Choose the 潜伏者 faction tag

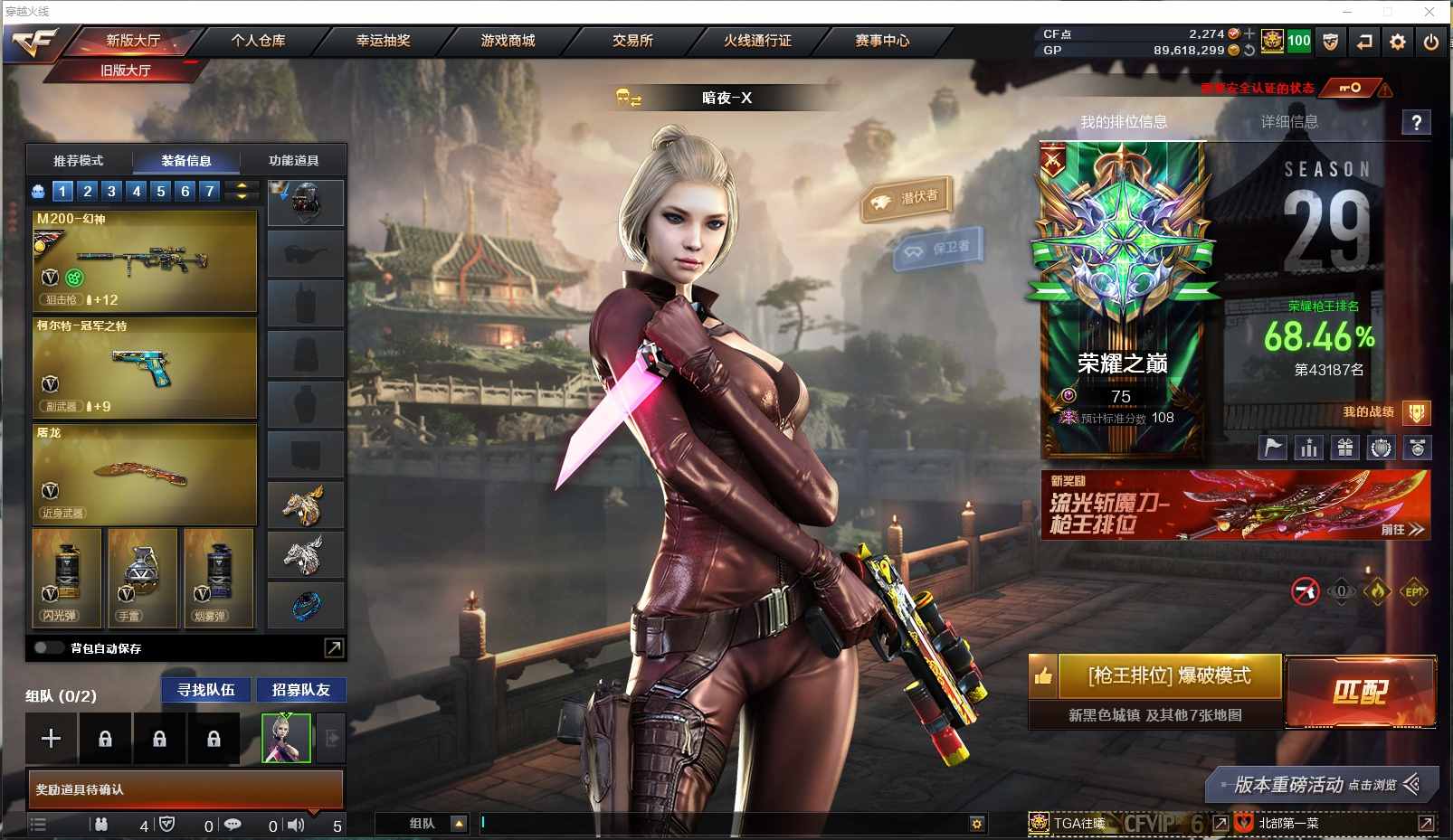(907, 198)
